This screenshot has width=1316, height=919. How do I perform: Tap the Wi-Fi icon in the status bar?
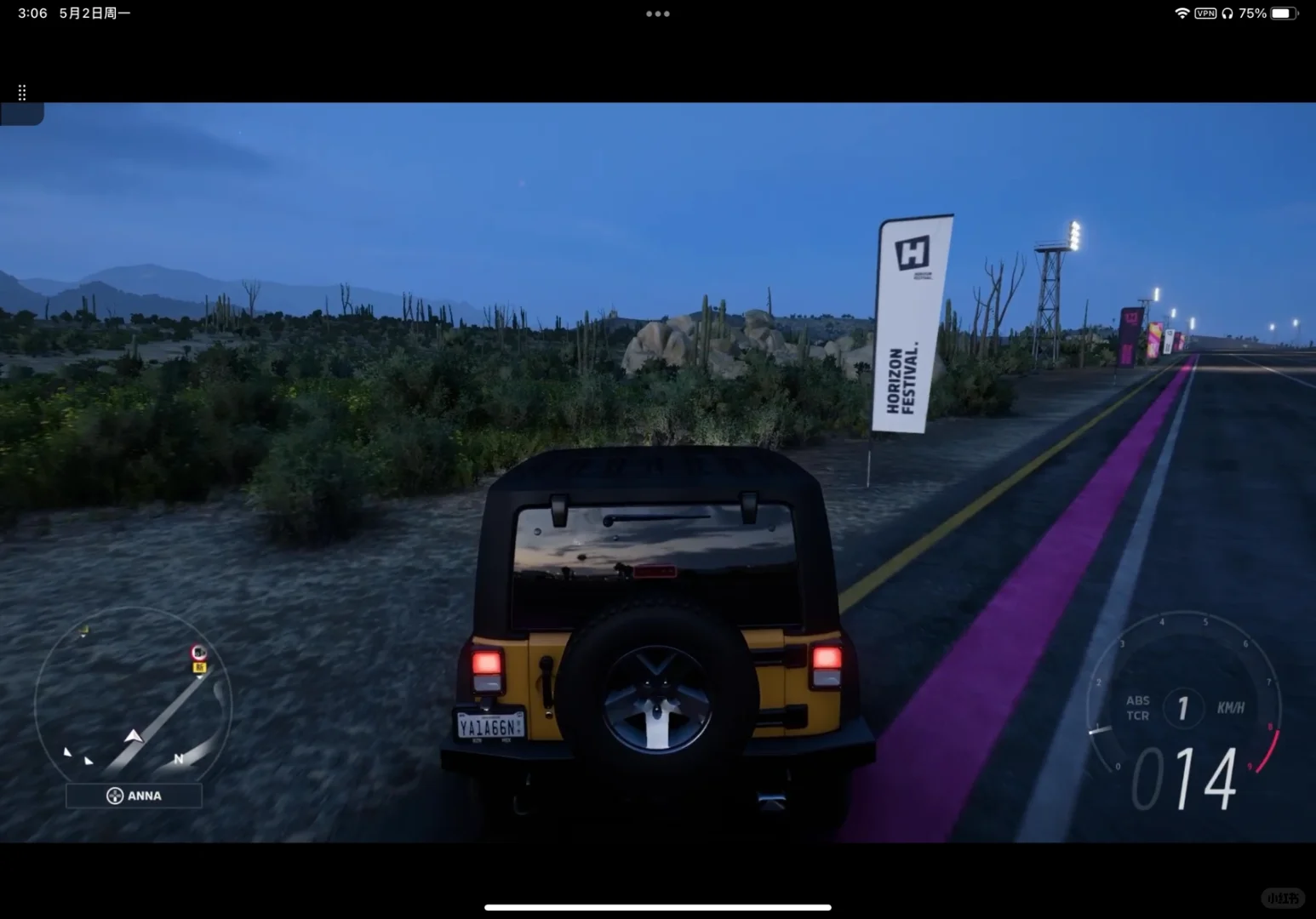pyautogui.click(x=1182, y=13)
